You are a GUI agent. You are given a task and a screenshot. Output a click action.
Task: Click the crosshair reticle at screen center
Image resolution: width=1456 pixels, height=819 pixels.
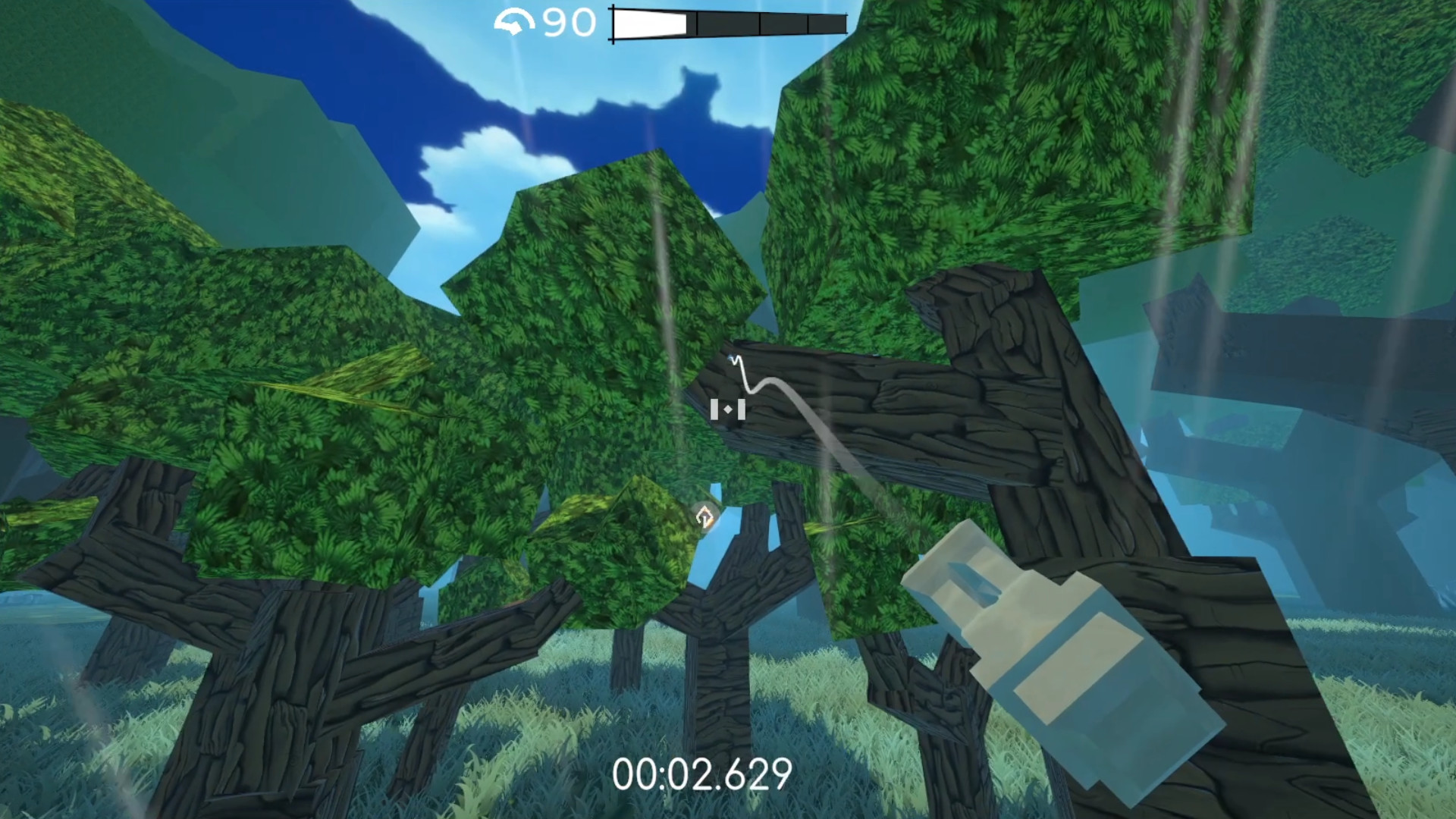[728, 409]
